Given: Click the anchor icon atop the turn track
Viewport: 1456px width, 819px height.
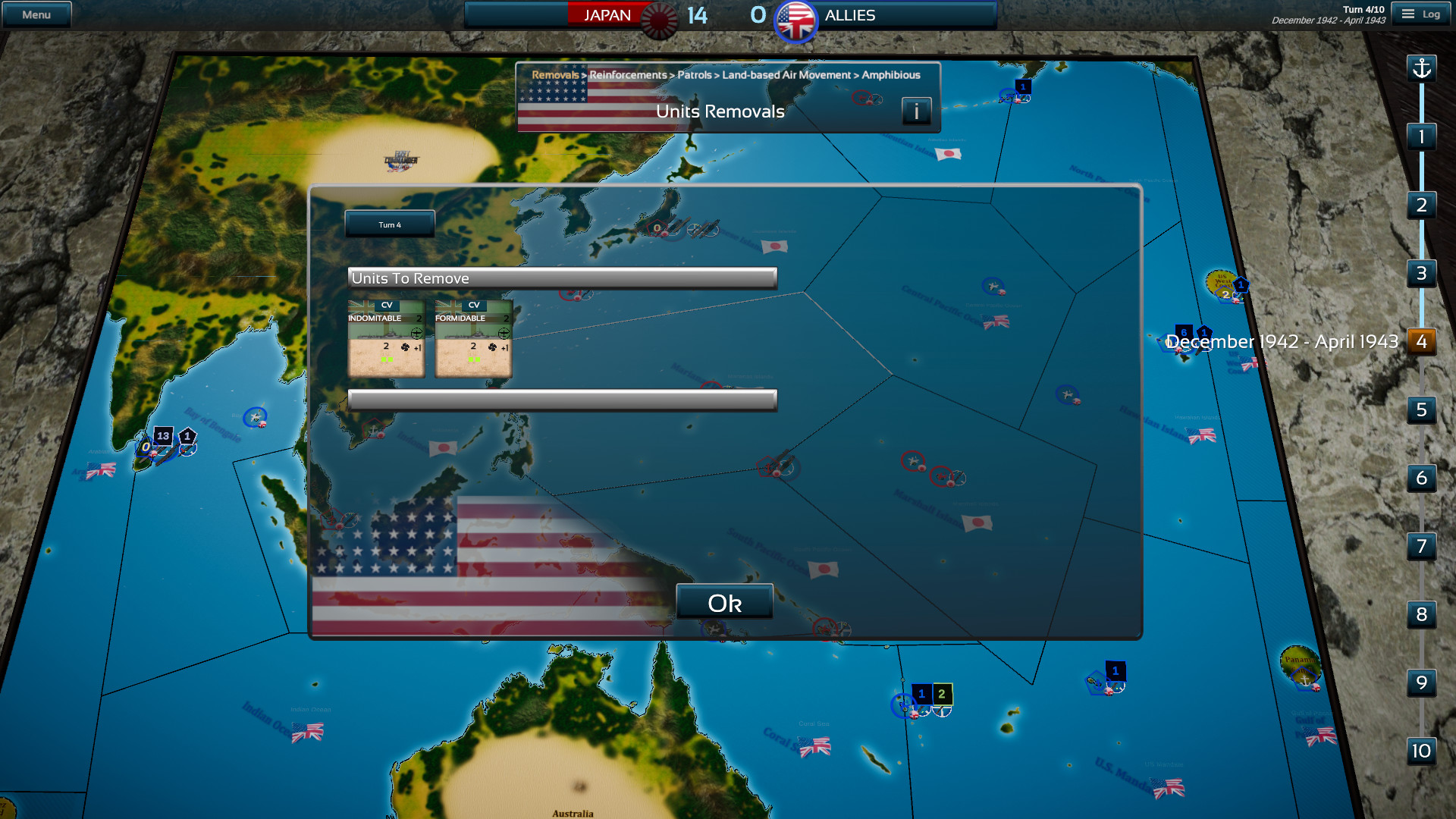Looking at the screenshot, I should click(1421, 68).
